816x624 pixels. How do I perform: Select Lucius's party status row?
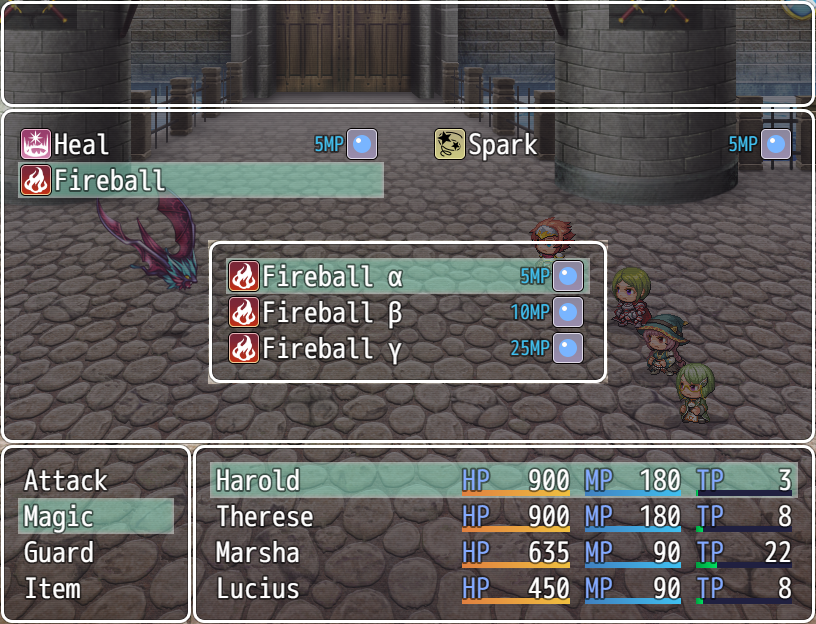pyautogui.click(x=503, y=589)
